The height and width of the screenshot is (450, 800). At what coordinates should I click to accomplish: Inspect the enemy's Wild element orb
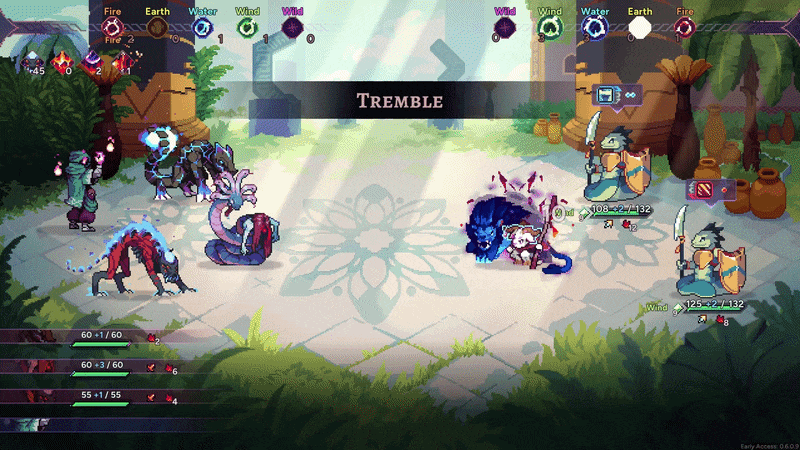click(505, 29)
